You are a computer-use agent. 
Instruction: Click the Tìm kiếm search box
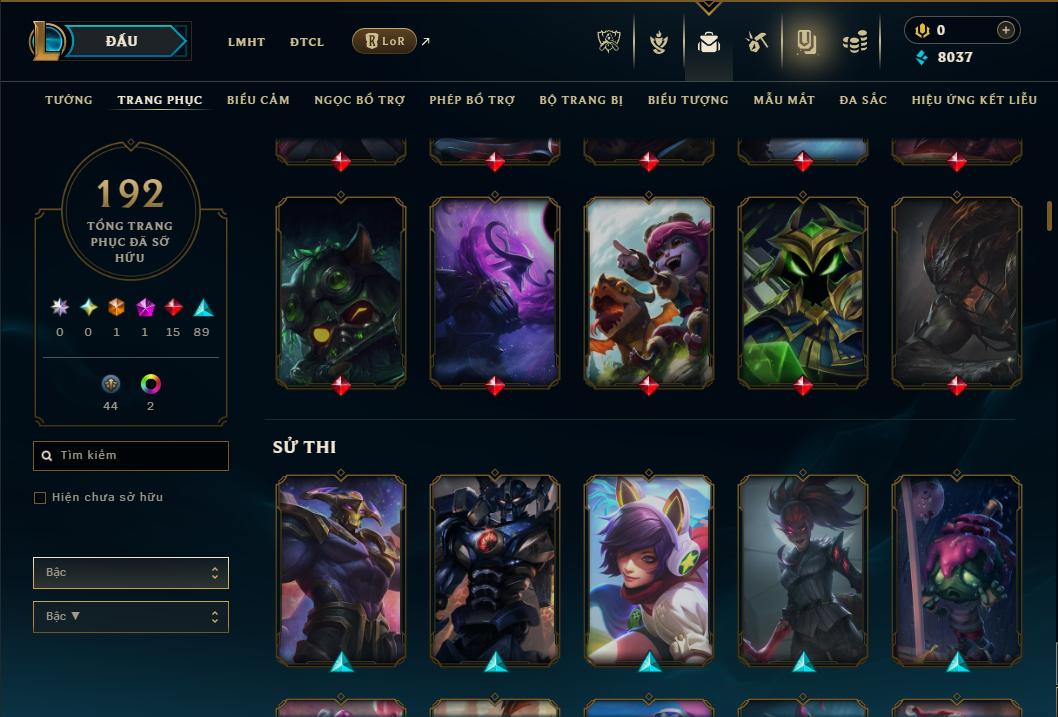[x=131, y=456]
